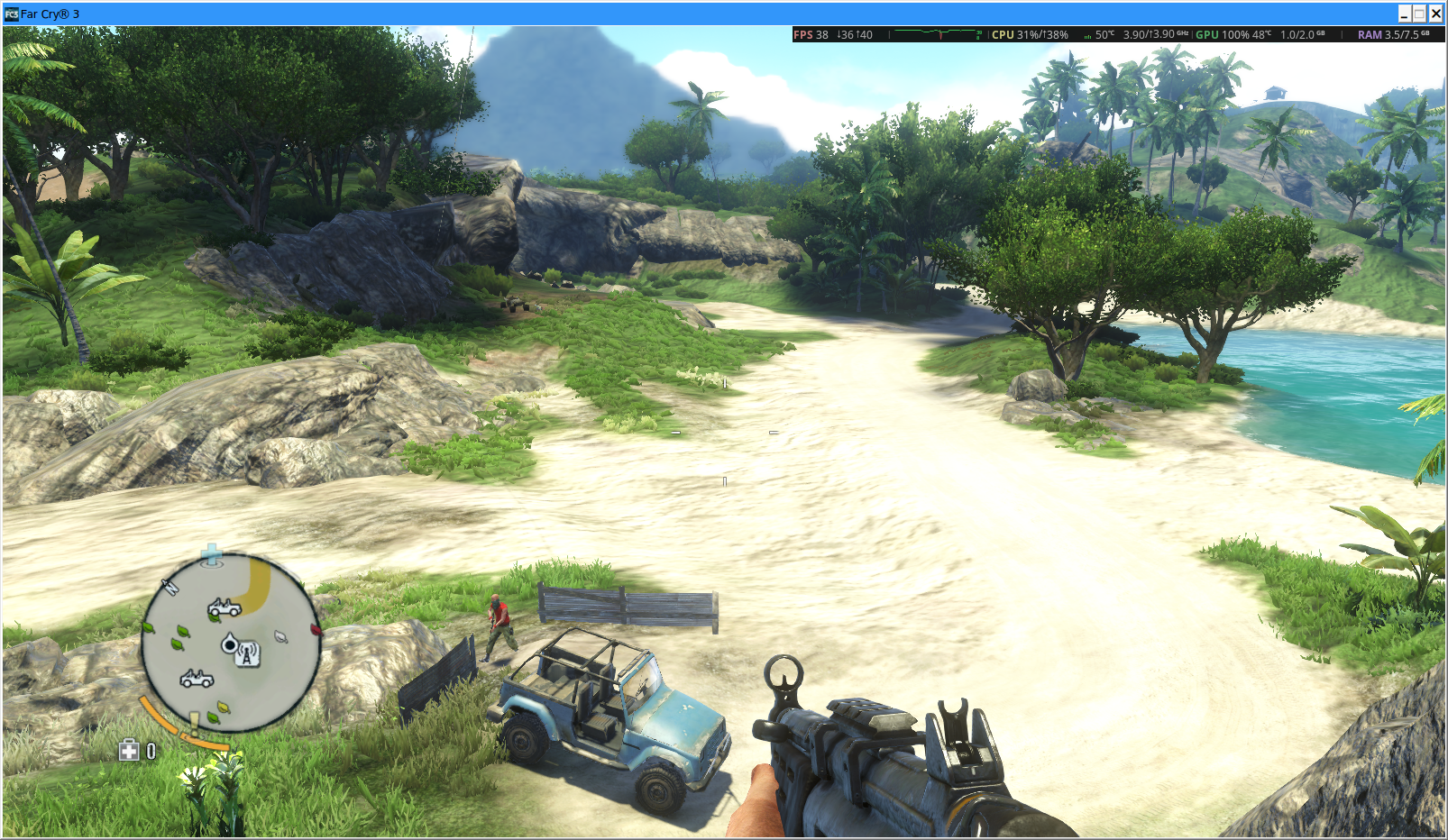1448x840 pixels.
Task: Click the lower jeep vehicle icon on the minimap
Action: tap(197, 679)
